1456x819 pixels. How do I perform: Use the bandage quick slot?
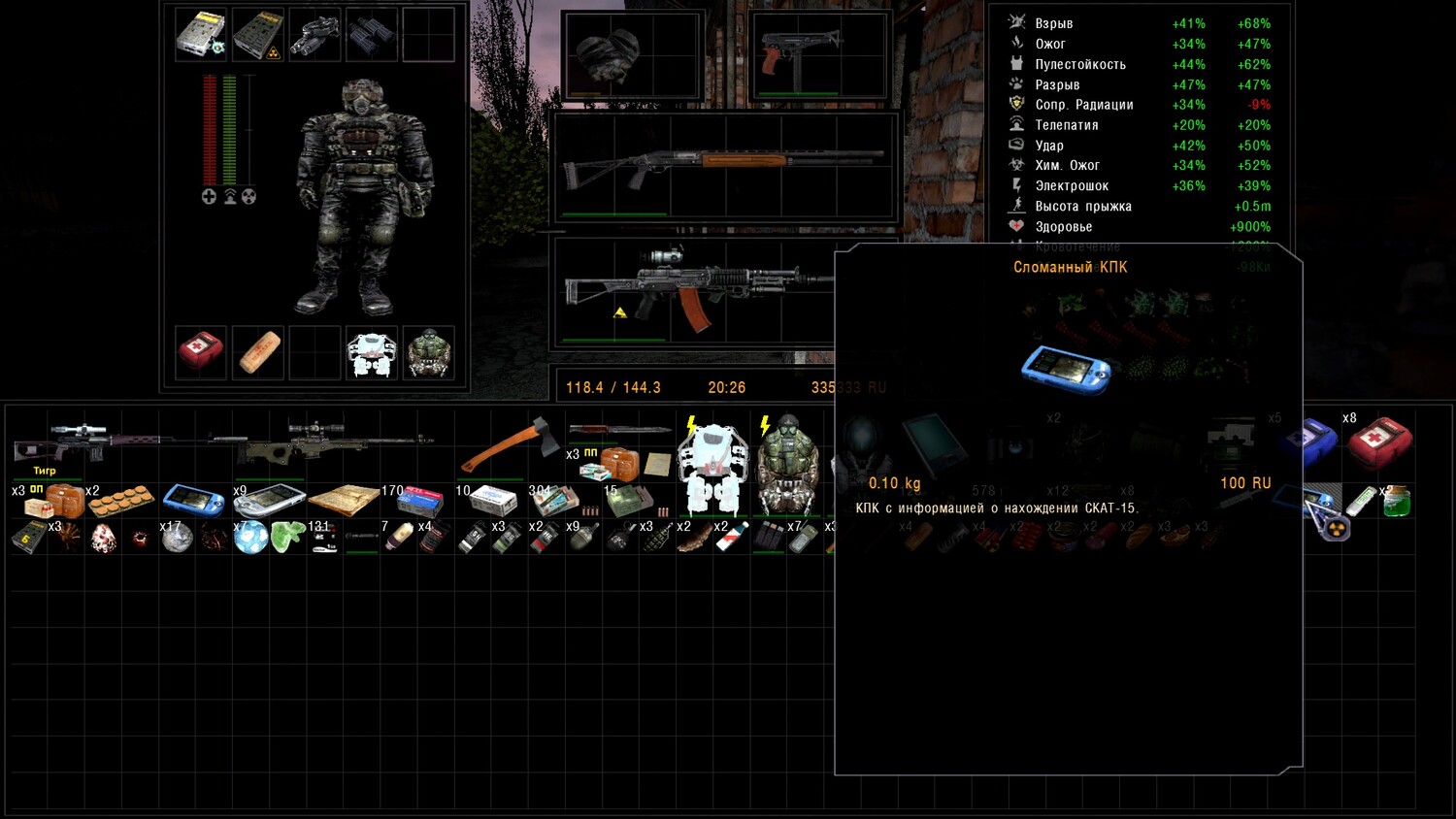tap(257, 351)
